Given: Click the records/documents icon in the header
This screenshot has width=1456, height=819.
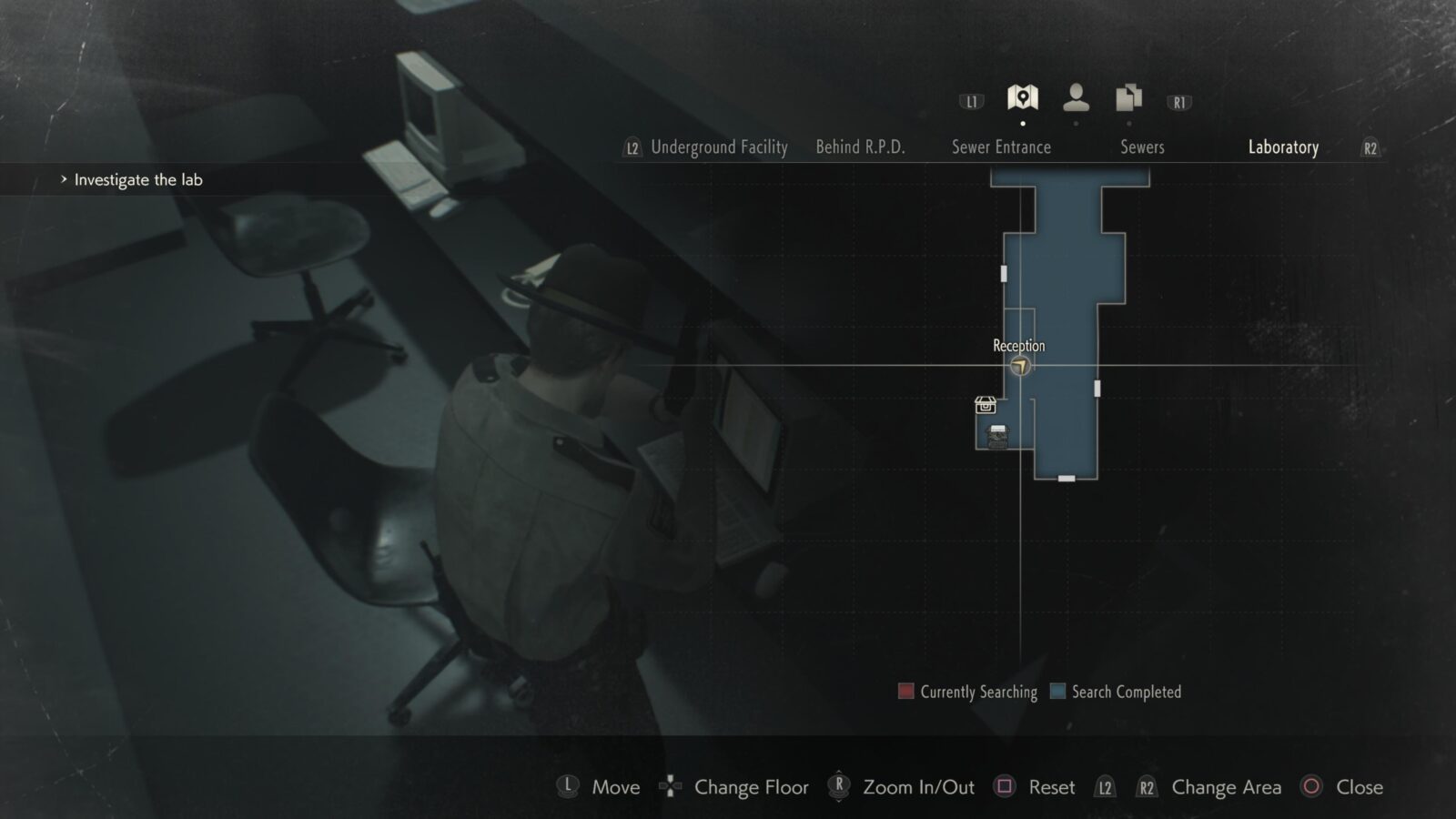Looking at the screenshot, I should (x=1127, y=97).
